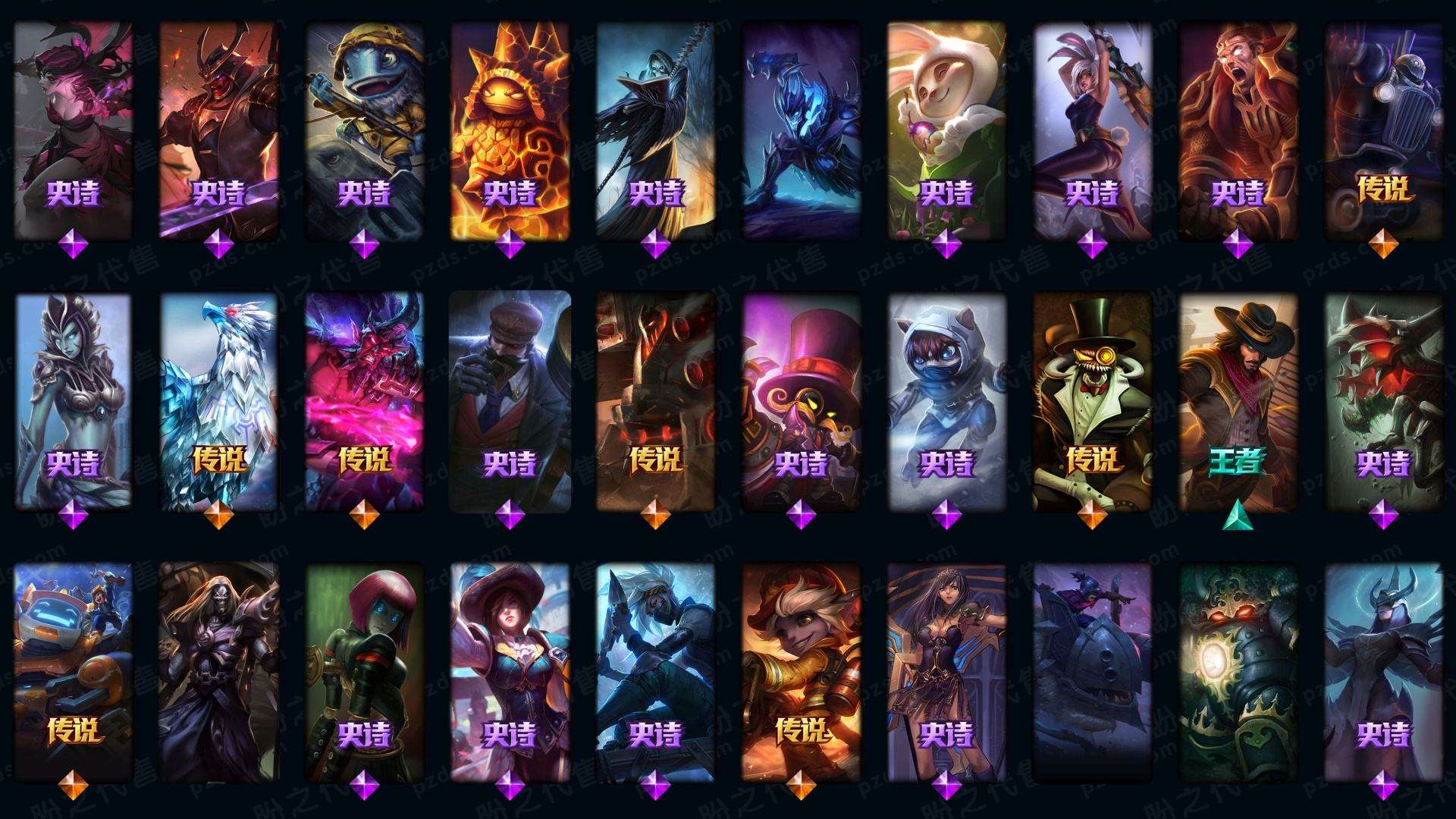Select the red-haired girl on green card
1456x819 pixels.
(364, 671)
